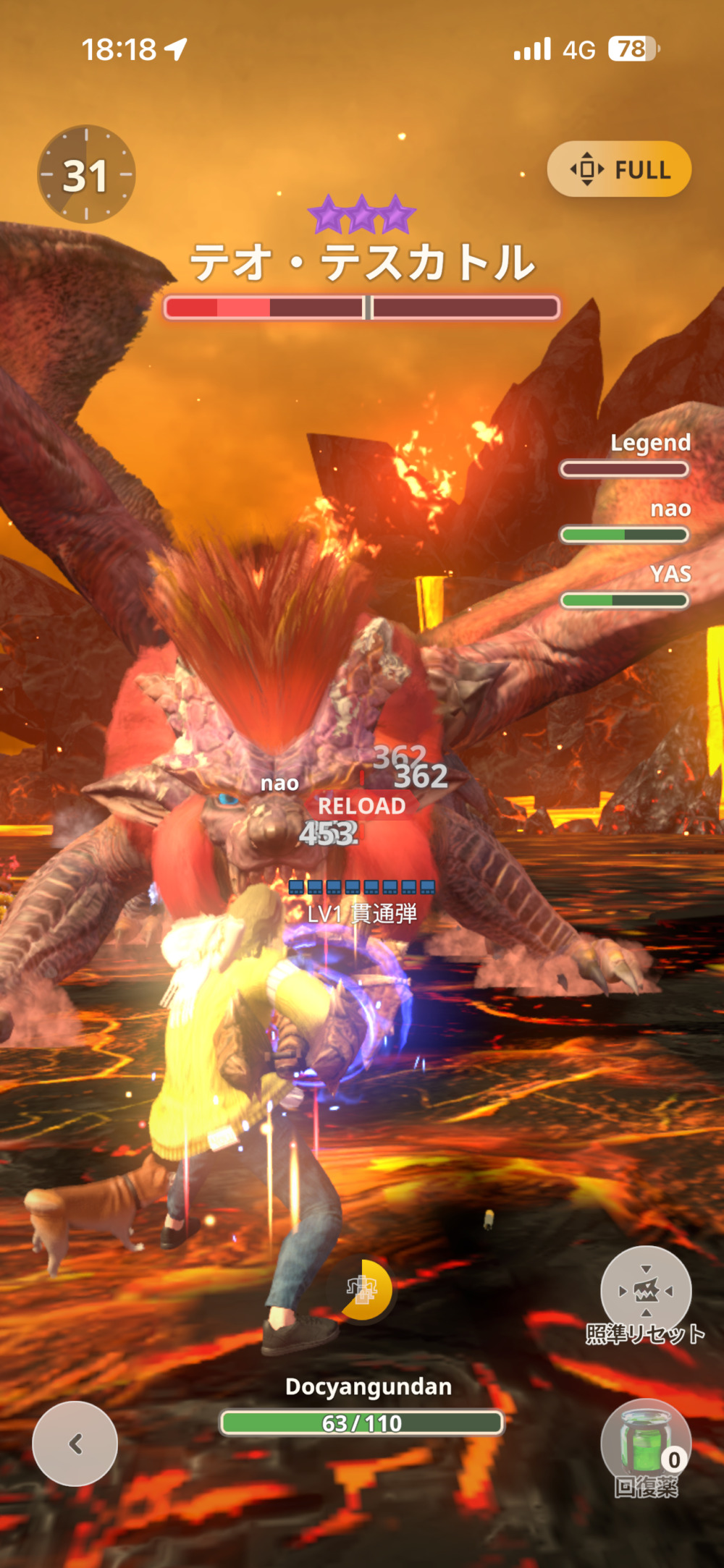The image size is (724, 1568).
Task: Go back with the left arrow button
Action: 75,1444
